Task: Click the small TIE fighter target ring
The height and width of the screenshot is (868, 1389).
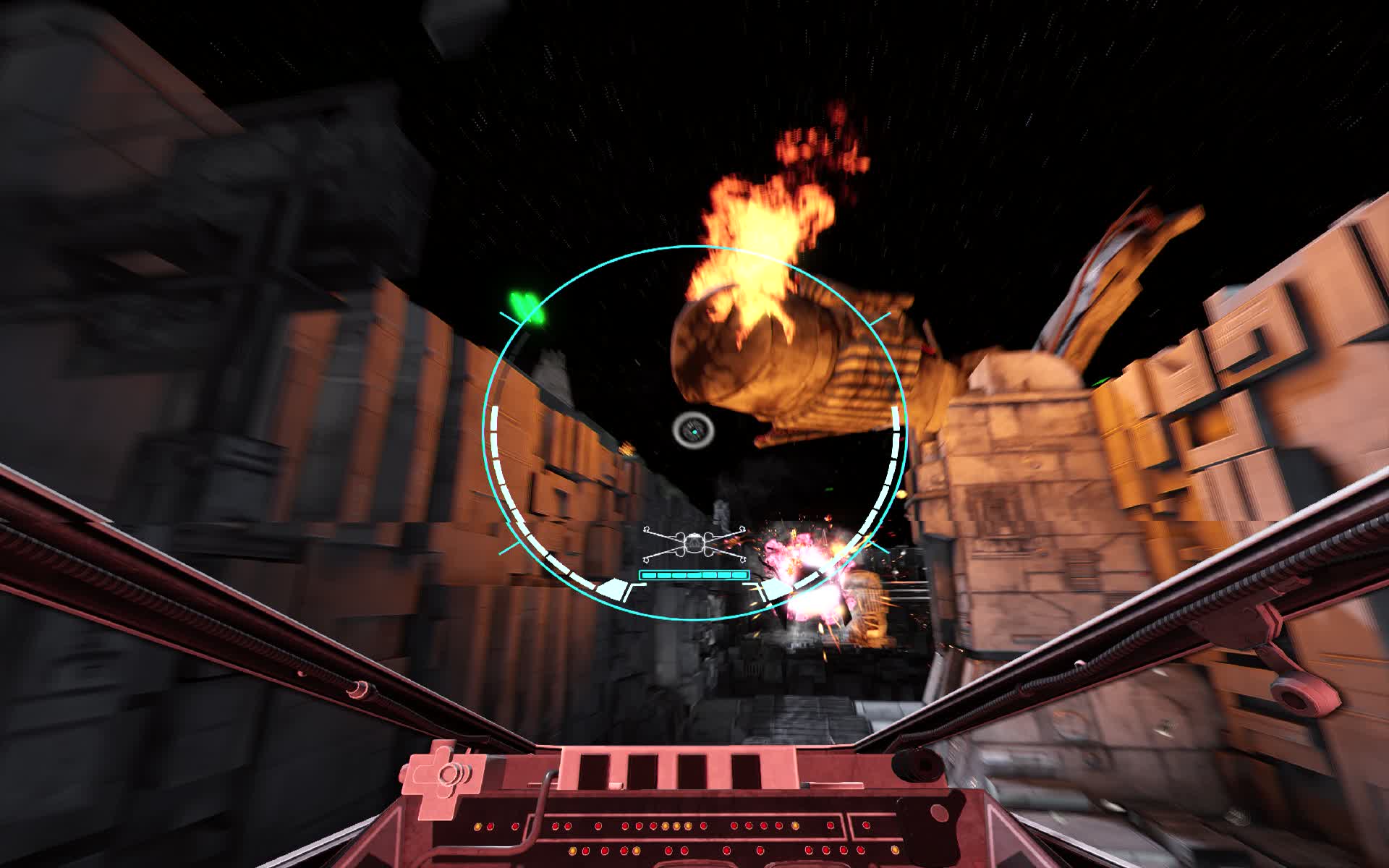Action: pos(692,430)
